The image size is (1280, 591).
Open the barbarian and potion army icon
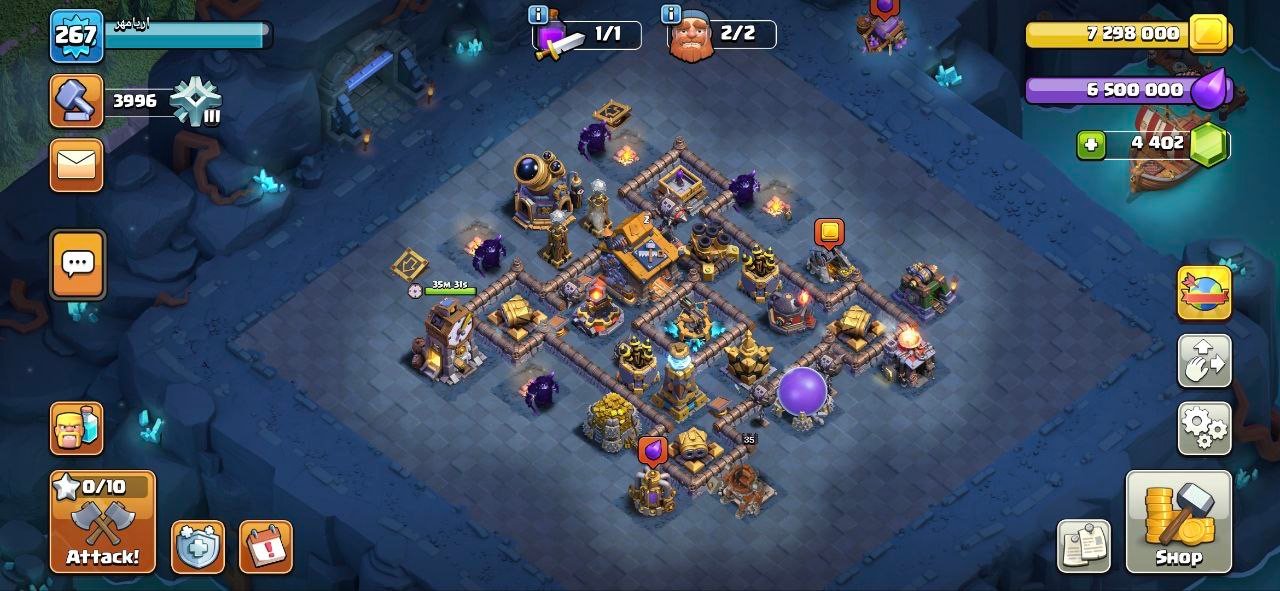point(76,428)
